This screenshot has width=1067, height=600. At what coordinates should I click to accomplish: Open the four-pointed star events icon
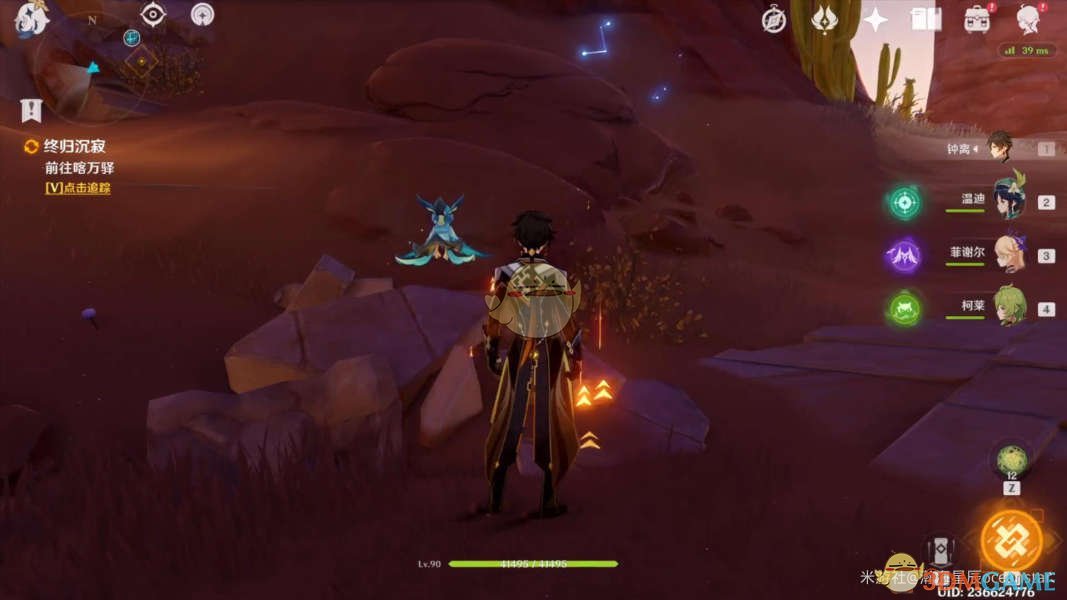[875, 20]
